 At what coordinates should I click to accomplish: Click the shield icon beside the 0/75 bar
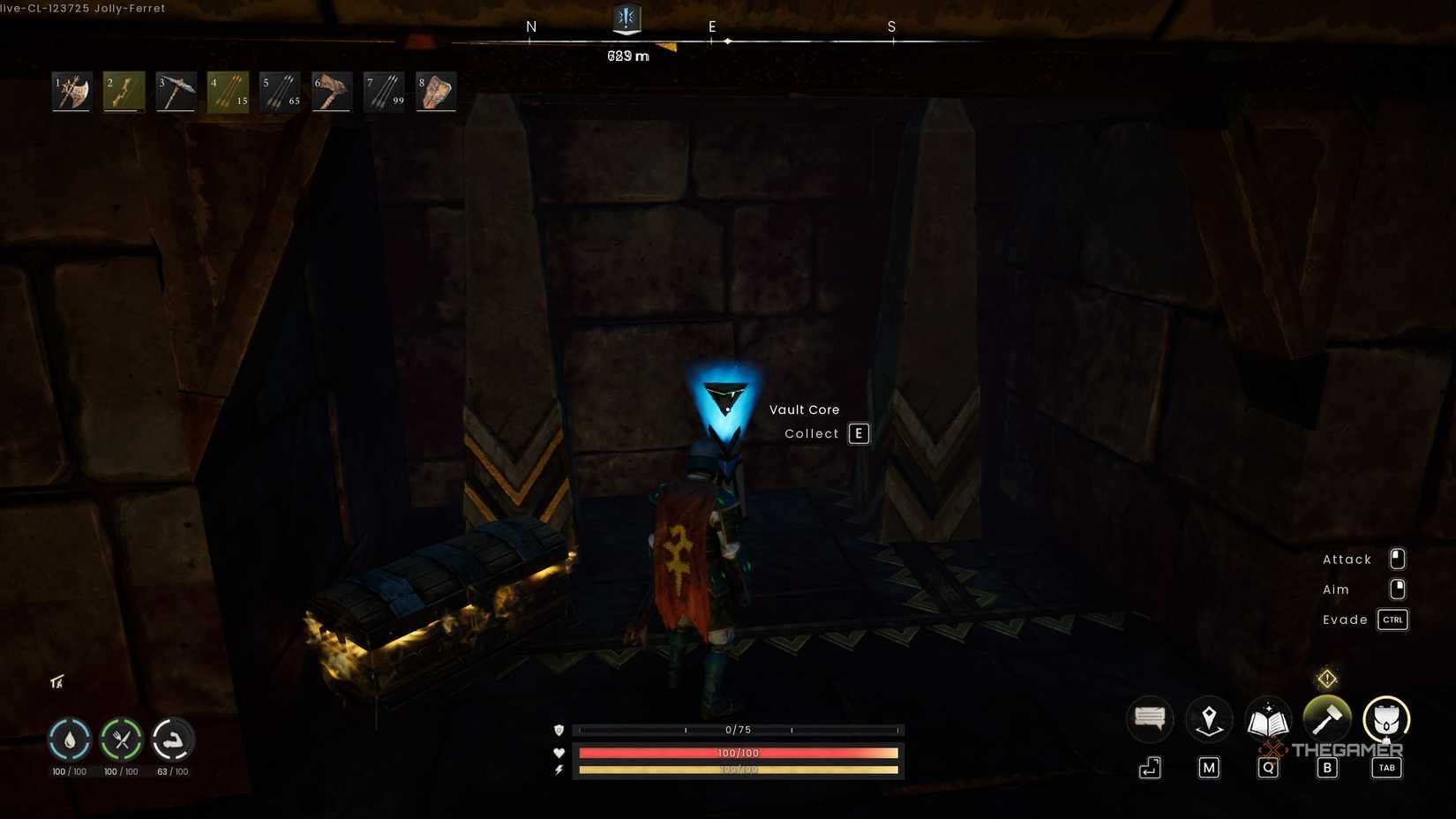pyautogui.click(x=558, y=730)
